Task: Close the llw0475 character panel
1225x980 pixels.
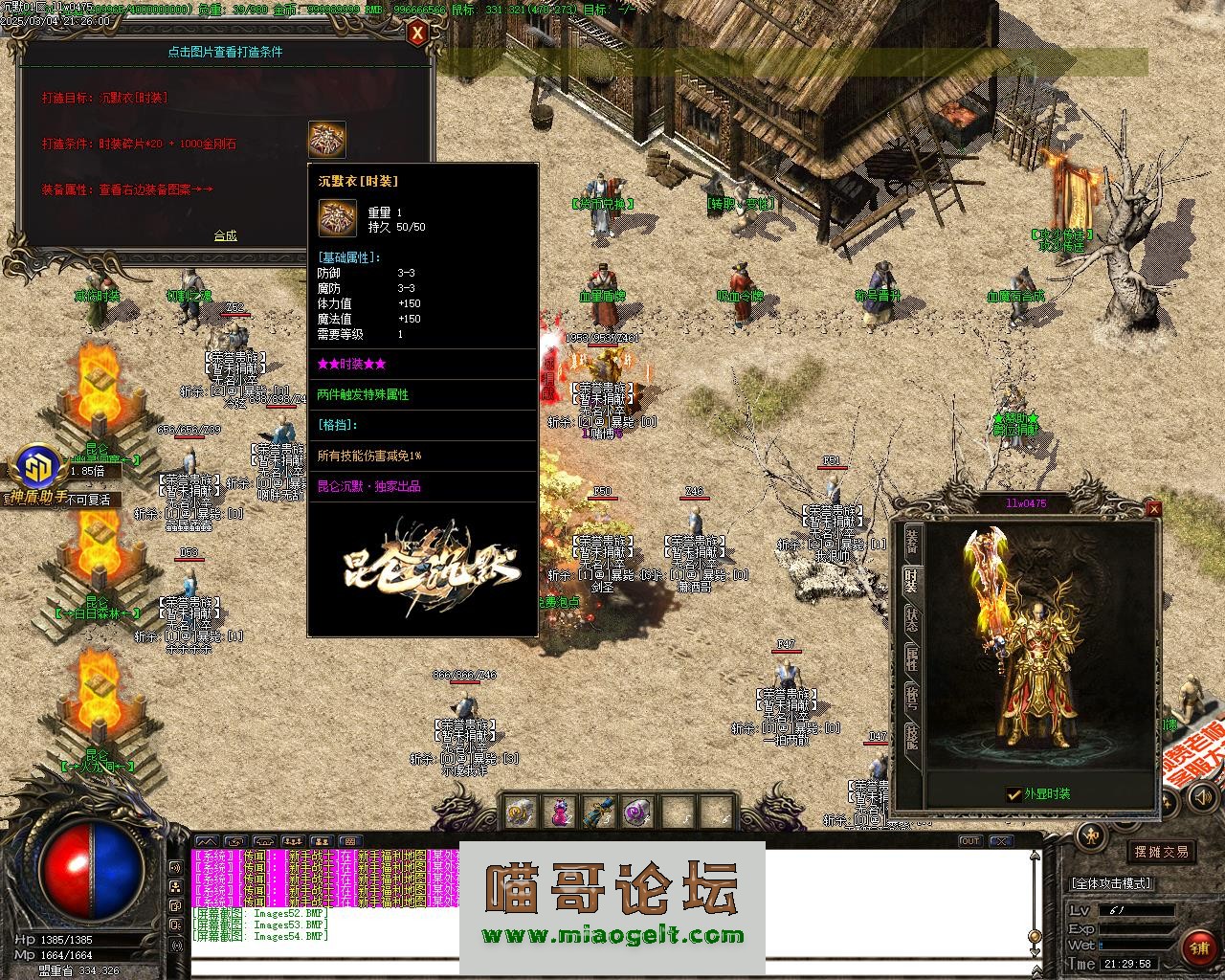Action: [1153, 509]
